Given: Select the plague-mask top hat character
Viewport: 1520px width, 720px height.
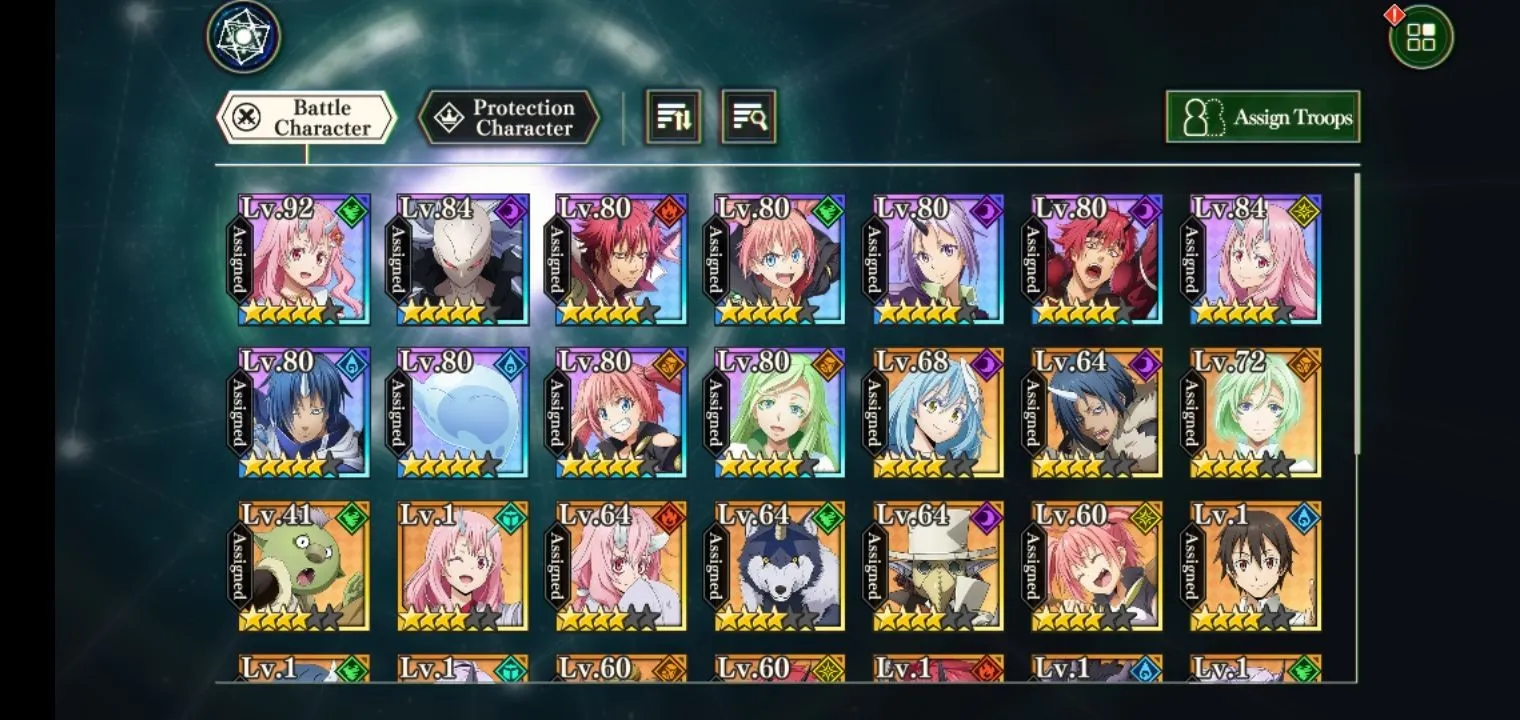Looking at the screenshot, I should 938,566.
